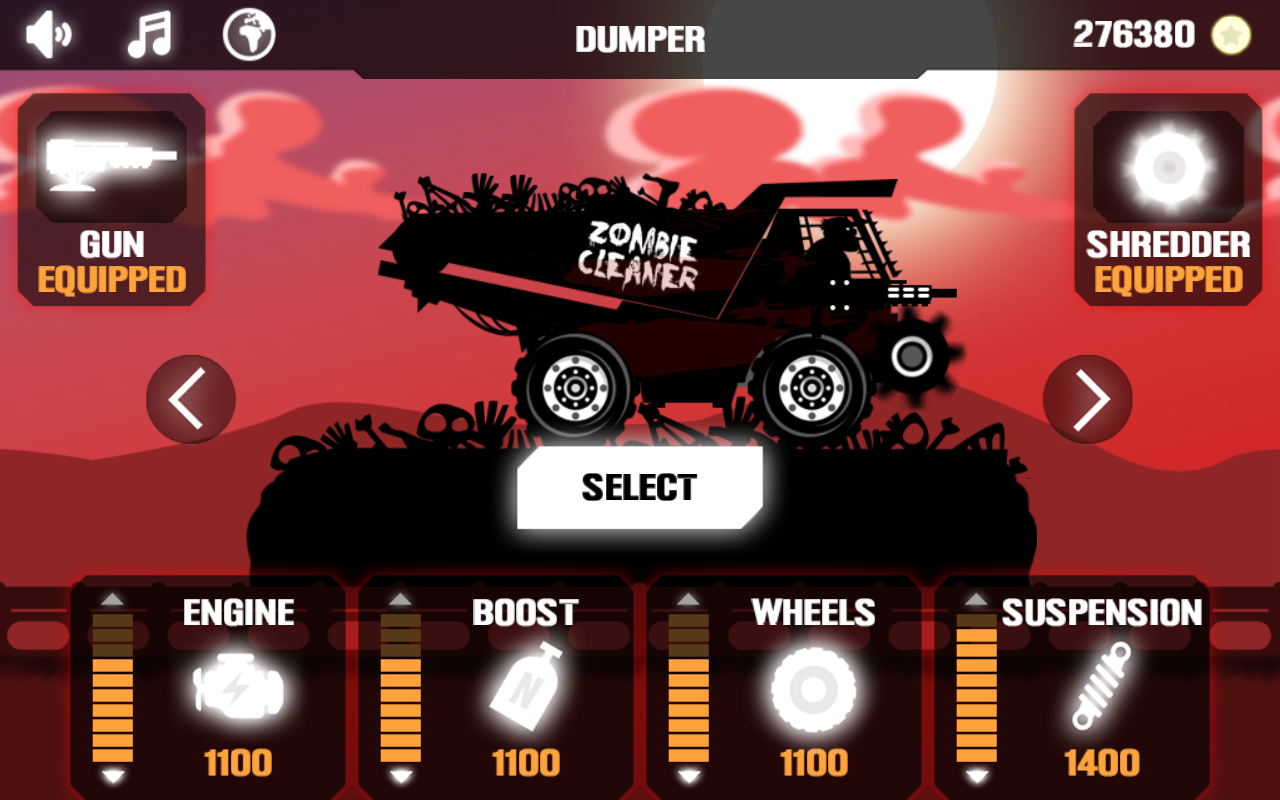Toggle music with the music note icon
This screenshot has width=1280, height=800.
(x=148, y=33)
